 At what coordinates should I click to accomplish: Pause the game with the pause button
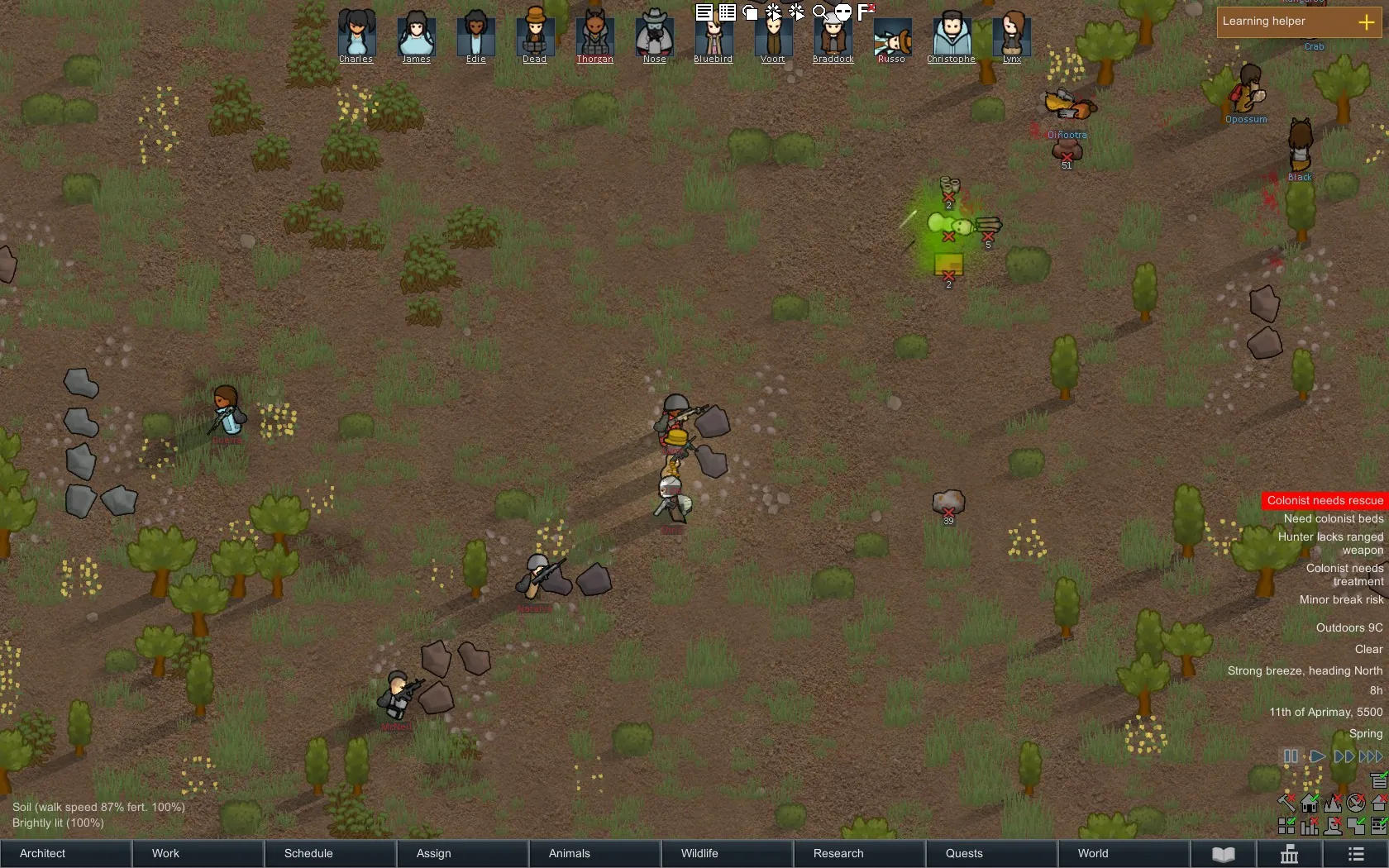click(1291, 756)
